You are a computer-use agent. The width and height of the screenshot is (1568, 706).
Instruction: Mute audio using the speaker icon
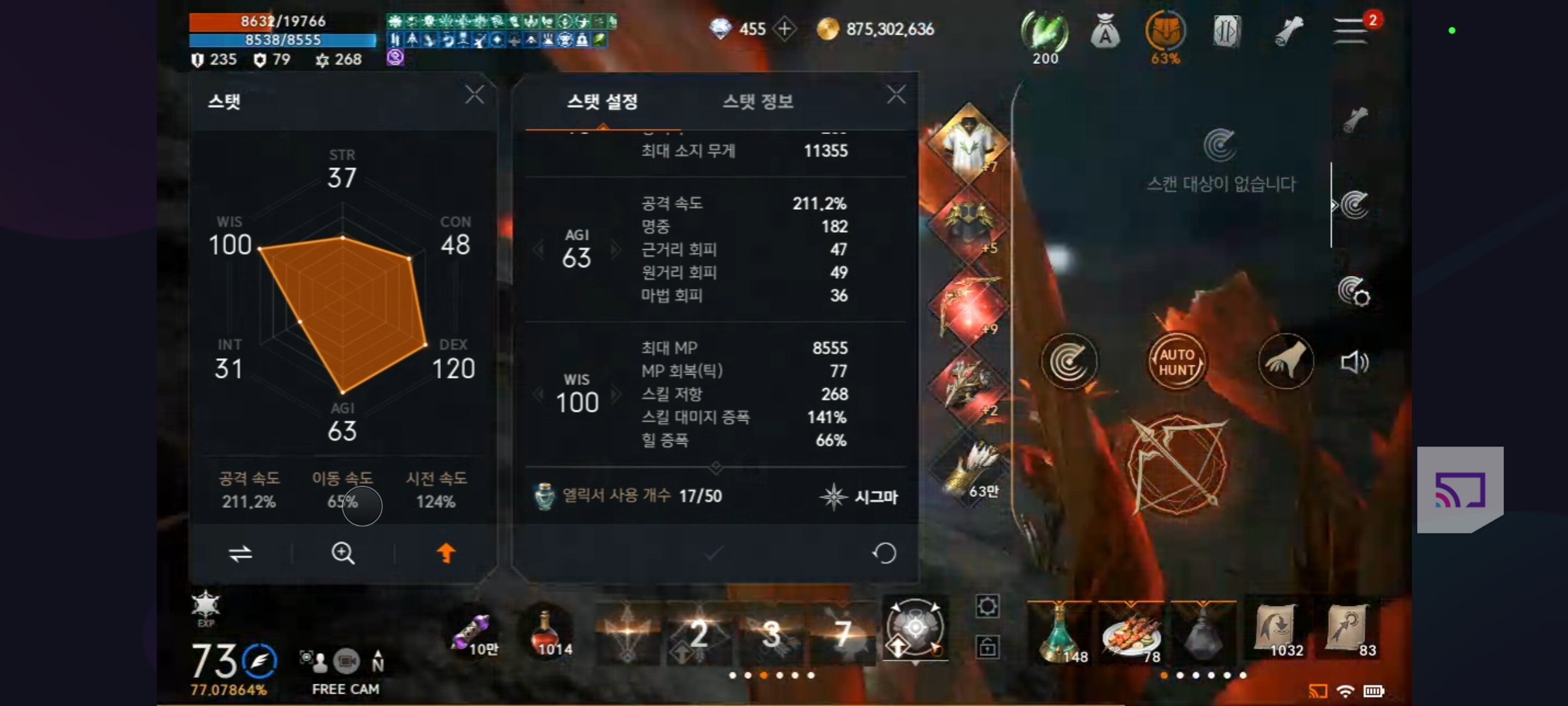click(x=1354, y=361)
